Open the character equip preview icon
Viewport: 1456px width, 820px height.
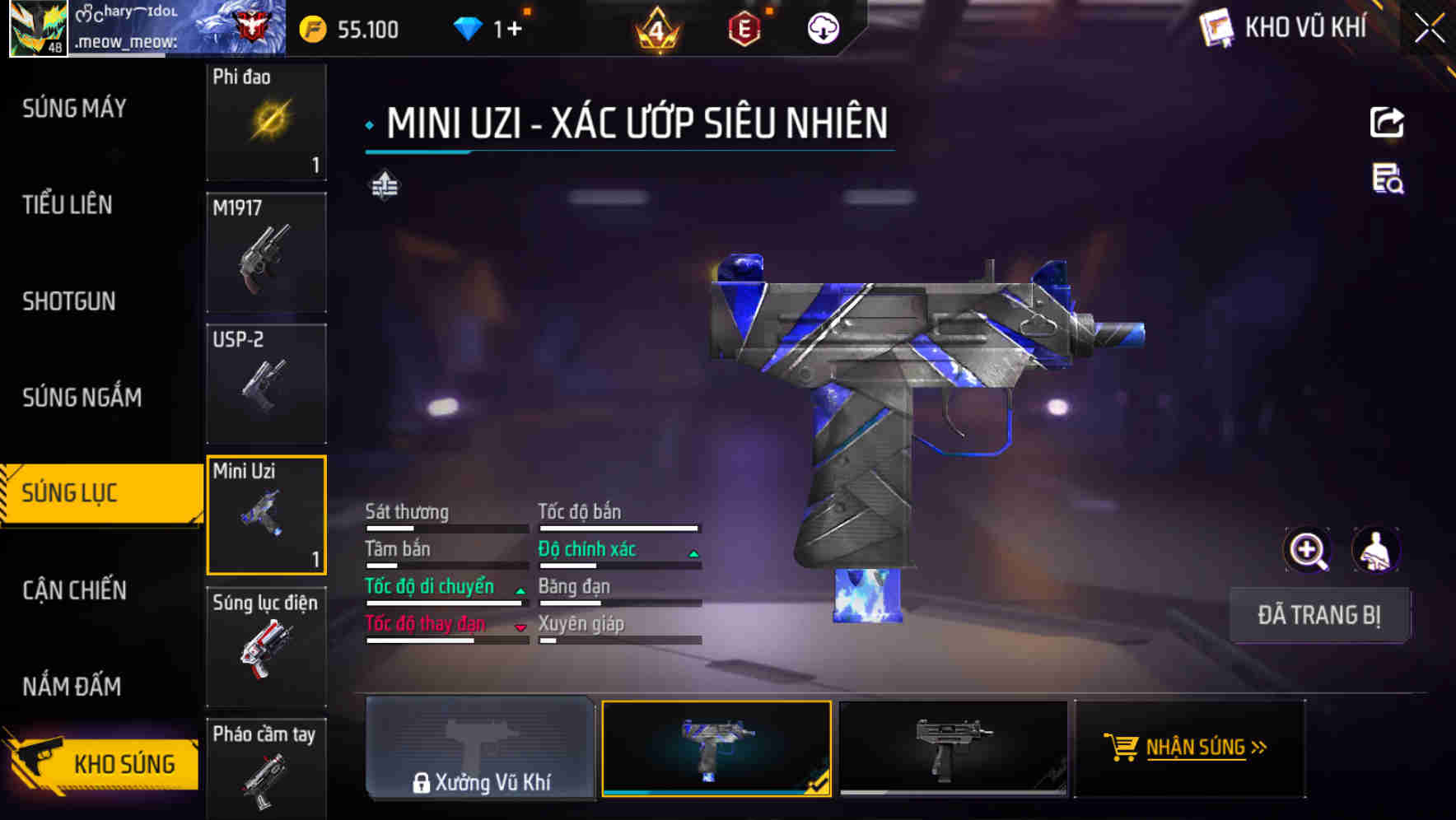click(1376, 550)
